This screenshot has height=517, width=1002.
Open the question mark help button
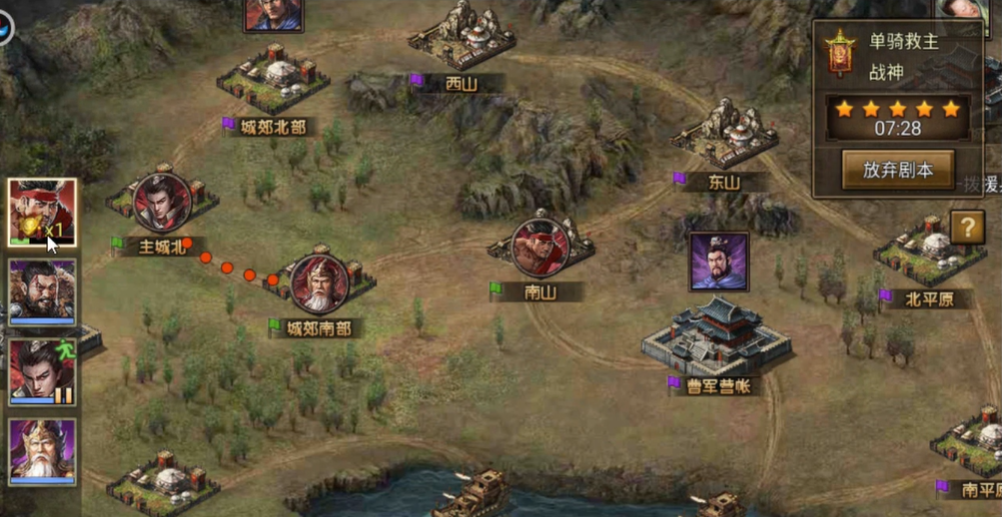click(967, 228)
